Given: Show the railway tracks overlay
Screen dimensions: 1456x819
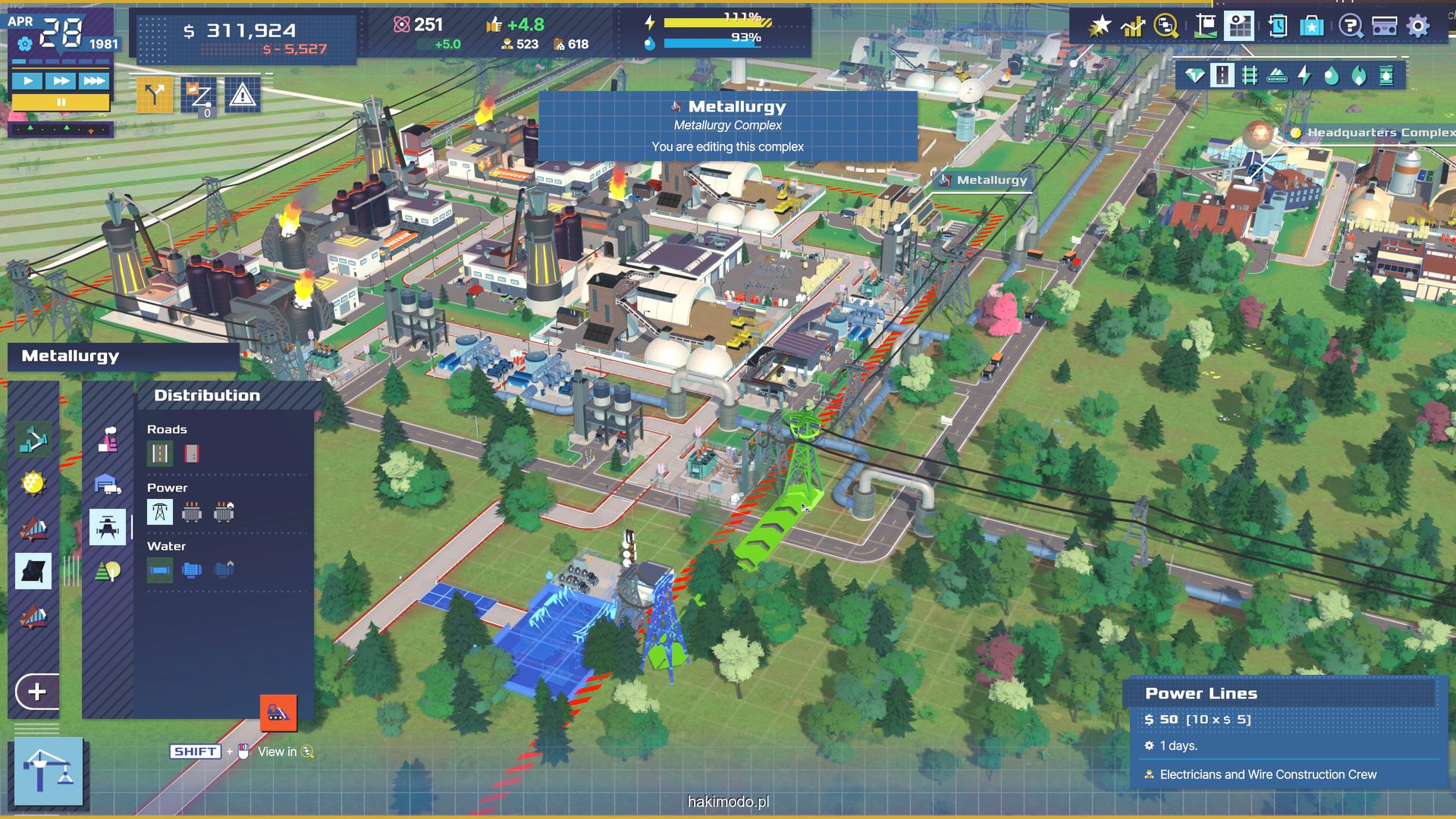Looking at the screenshot, I should pos(1250,75).
